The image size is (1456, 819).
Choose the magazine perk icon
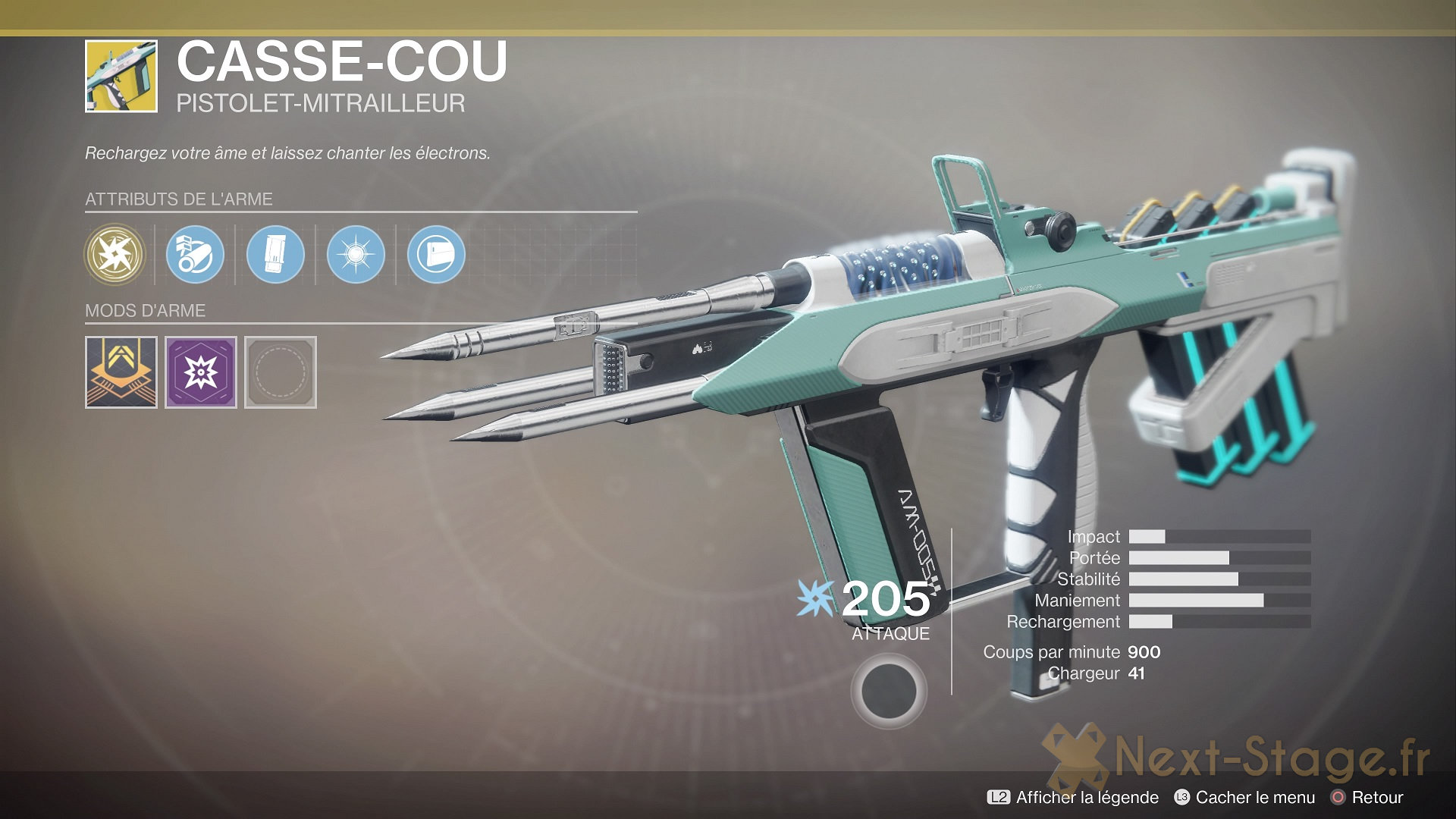[x=275, y=255]
